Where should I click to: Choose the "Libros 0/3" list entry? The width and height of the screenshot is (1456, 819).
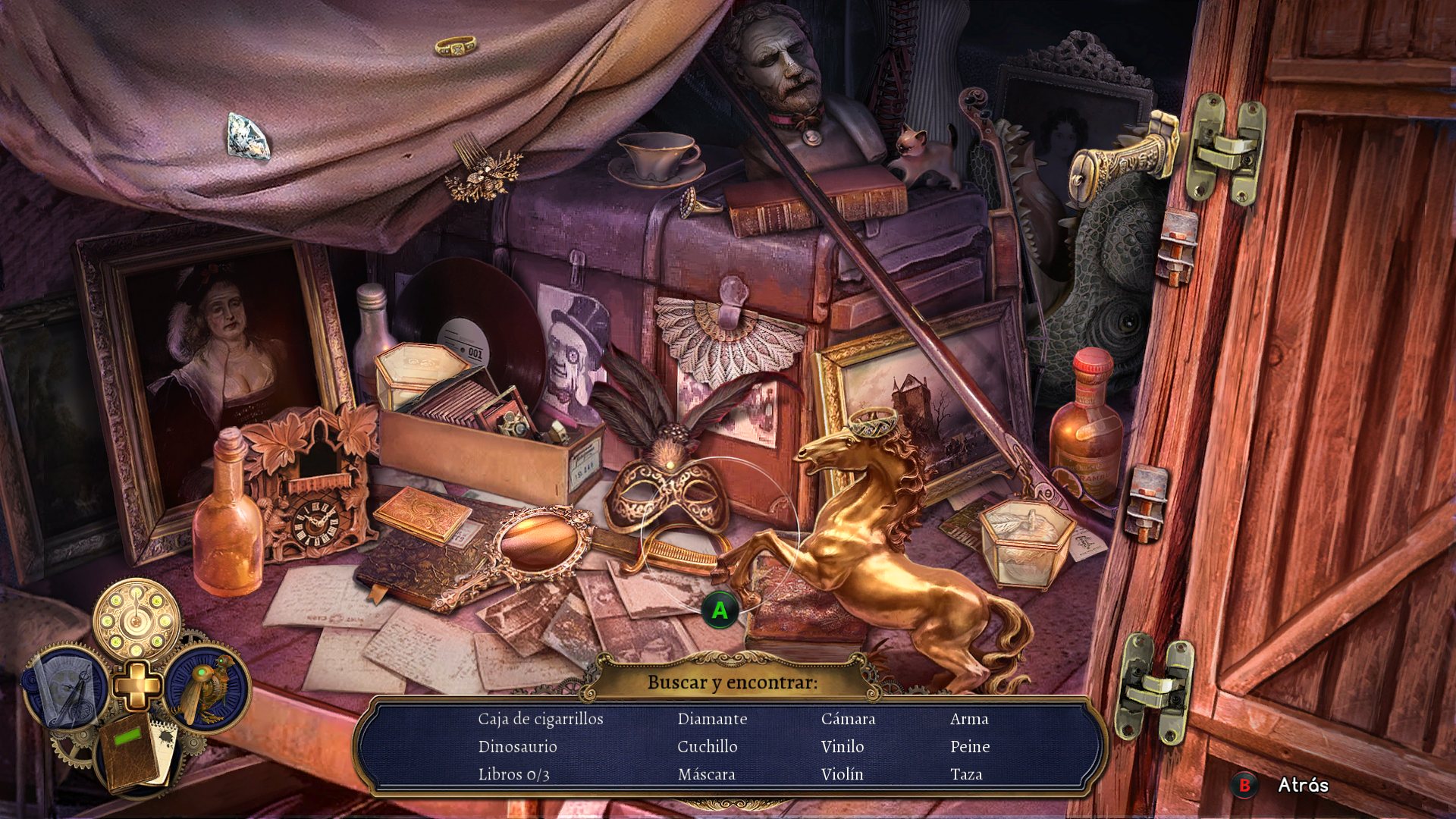coord(513,774)
